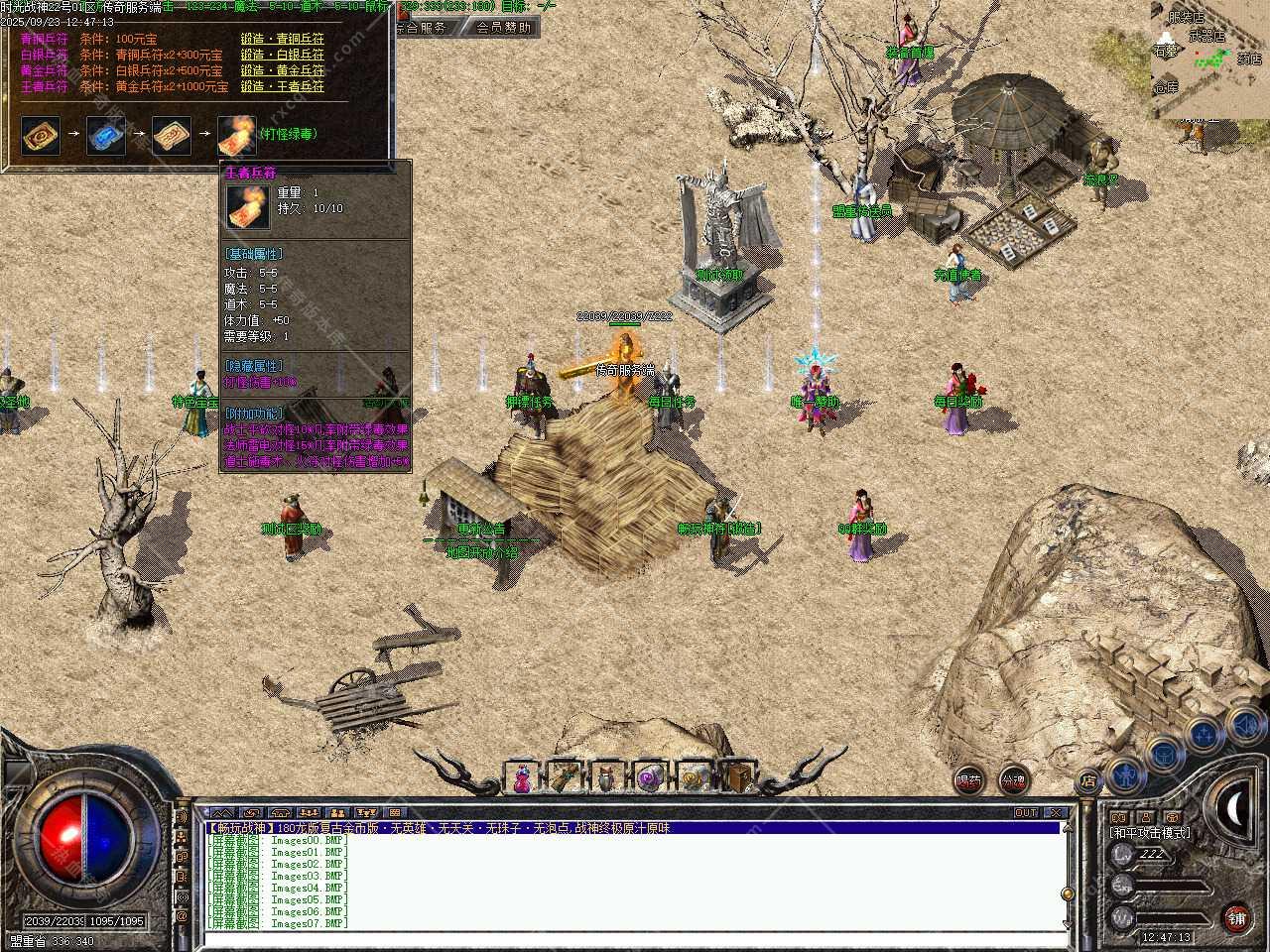Close the chat window with X
The height and width of the screenshot is (952, 1270).
pos(1056,813)
